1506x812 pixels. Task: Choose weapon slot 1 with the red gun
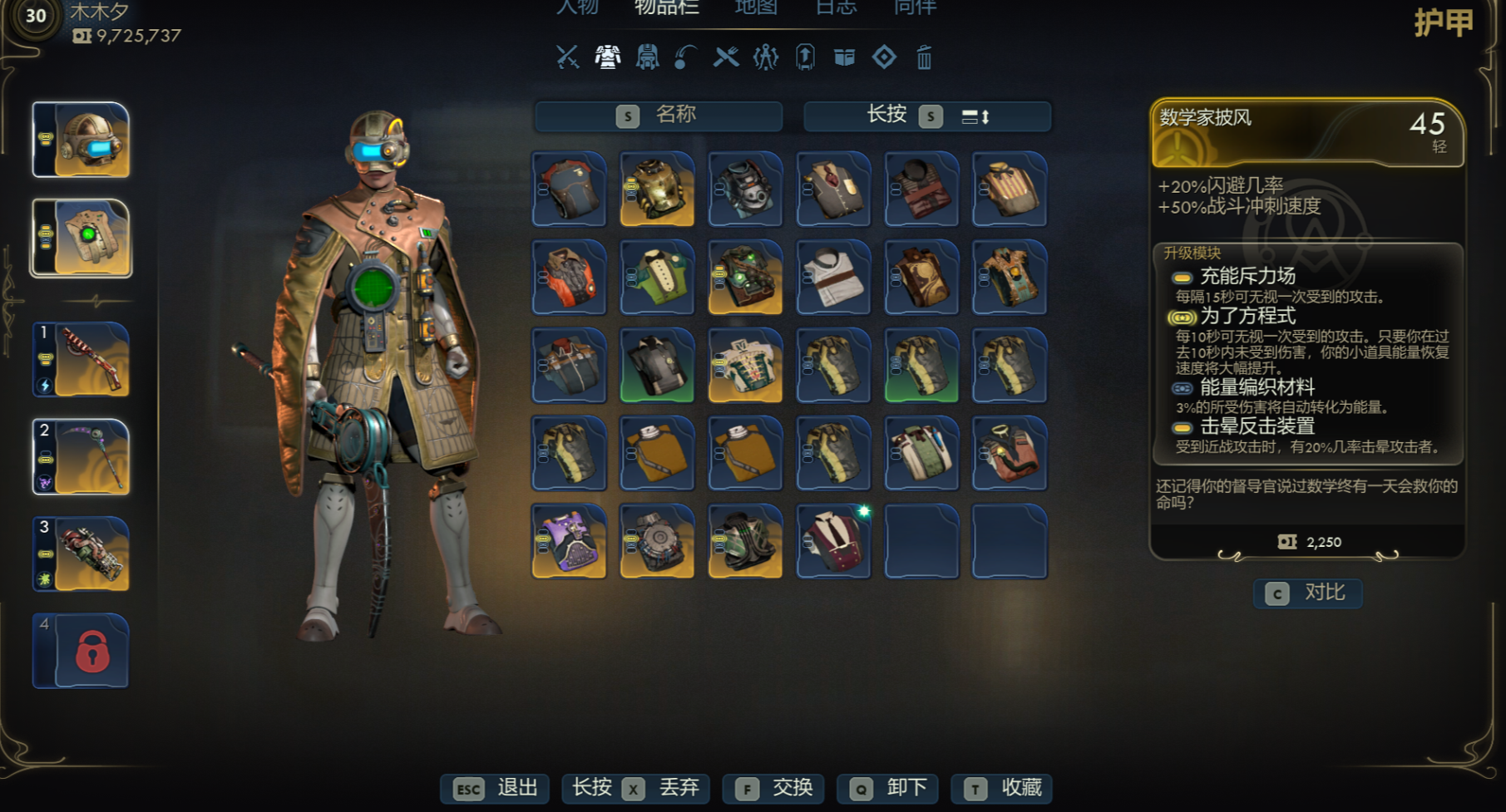click(81, 359)
